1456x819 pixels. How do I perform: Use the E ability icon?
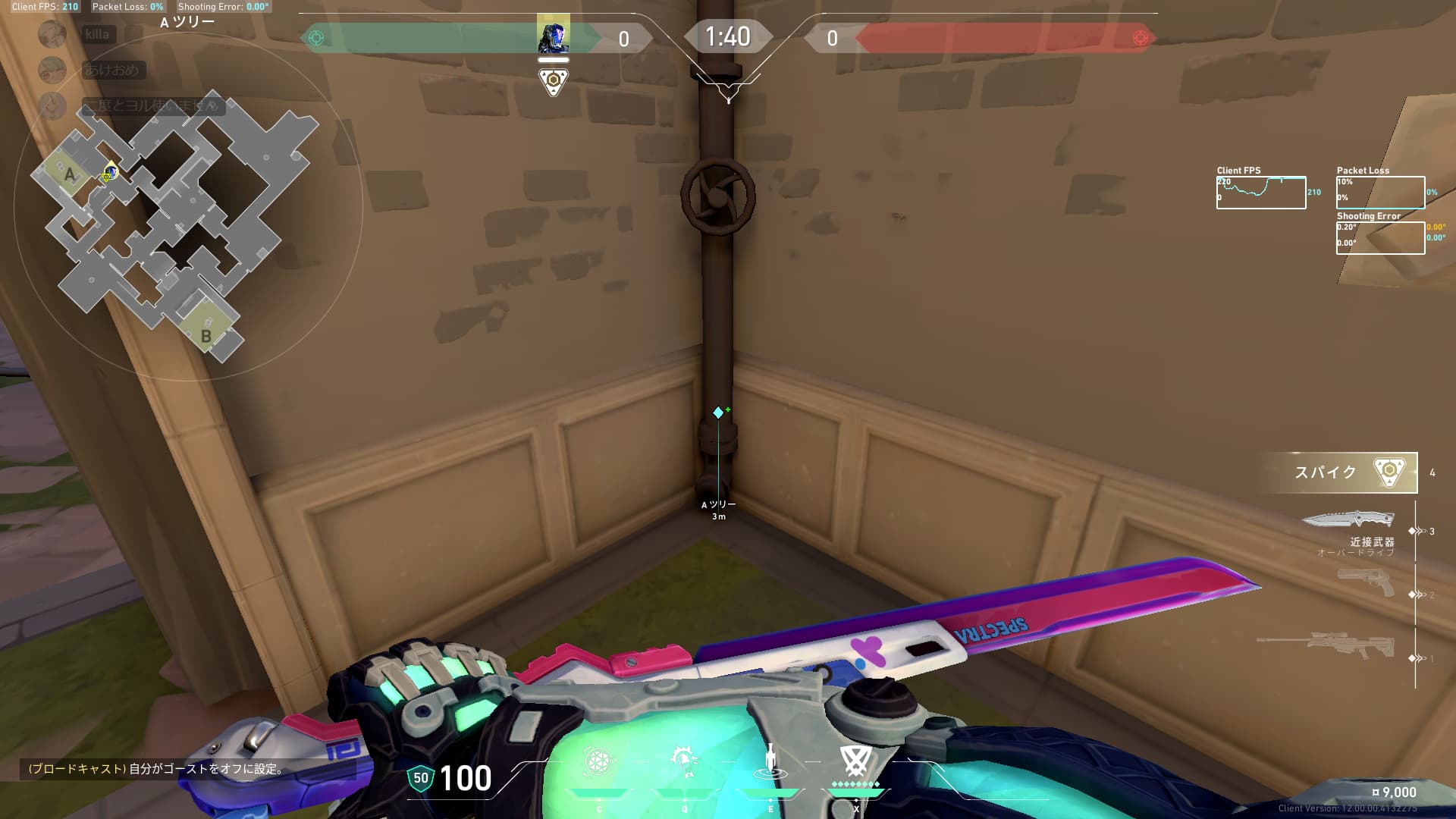pyautogui.click(x=770, y=761)
